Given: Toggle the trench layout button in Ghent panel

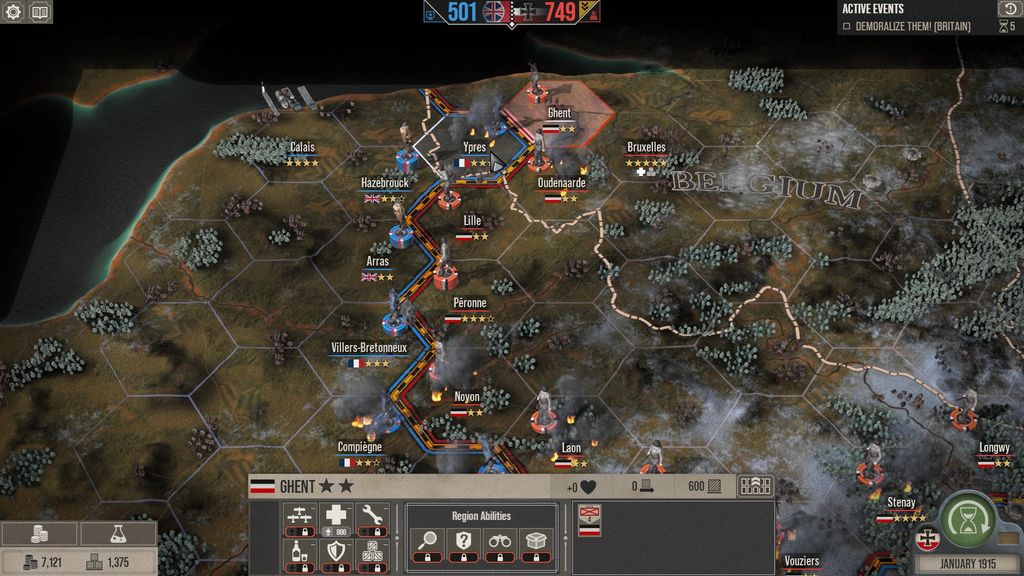Looking at the screenshot, I should click(755, 486).
